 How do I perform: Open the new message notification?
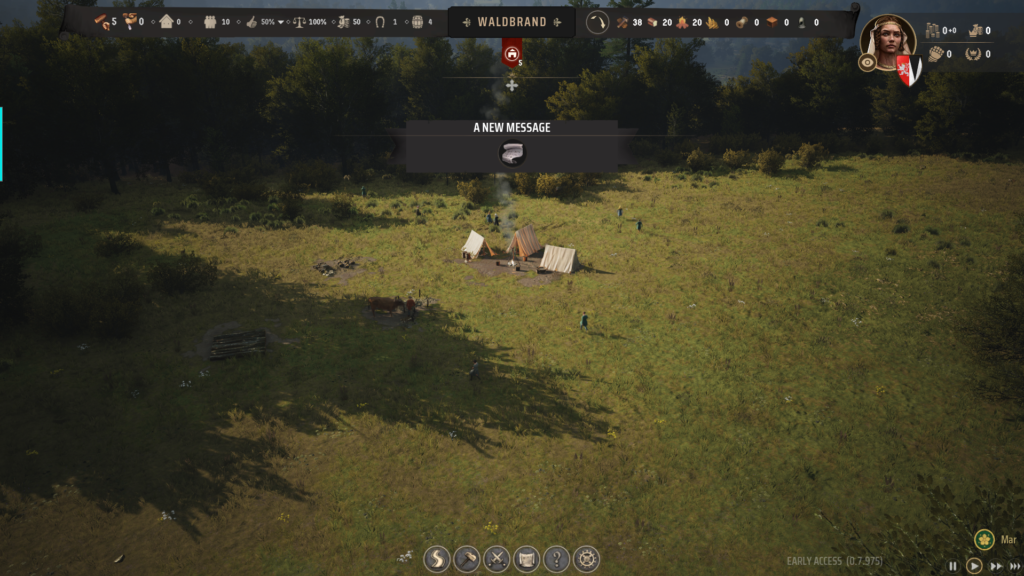(x=512, y=153)
